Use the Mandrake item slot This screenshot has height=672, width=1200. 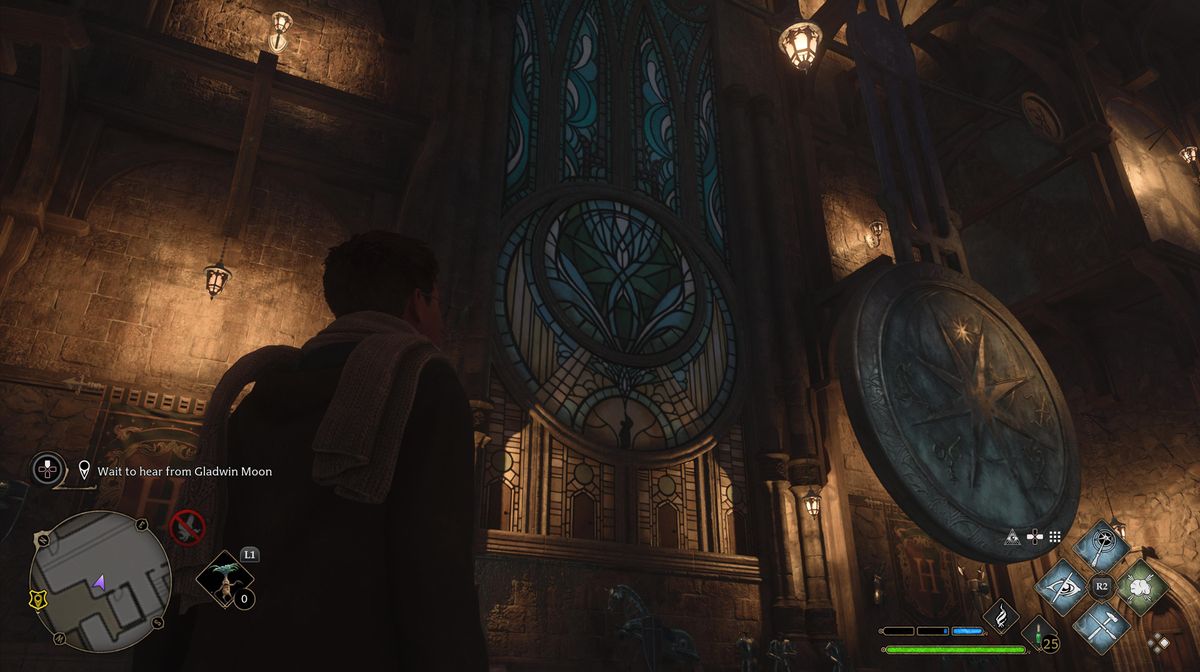coord(224,581)
